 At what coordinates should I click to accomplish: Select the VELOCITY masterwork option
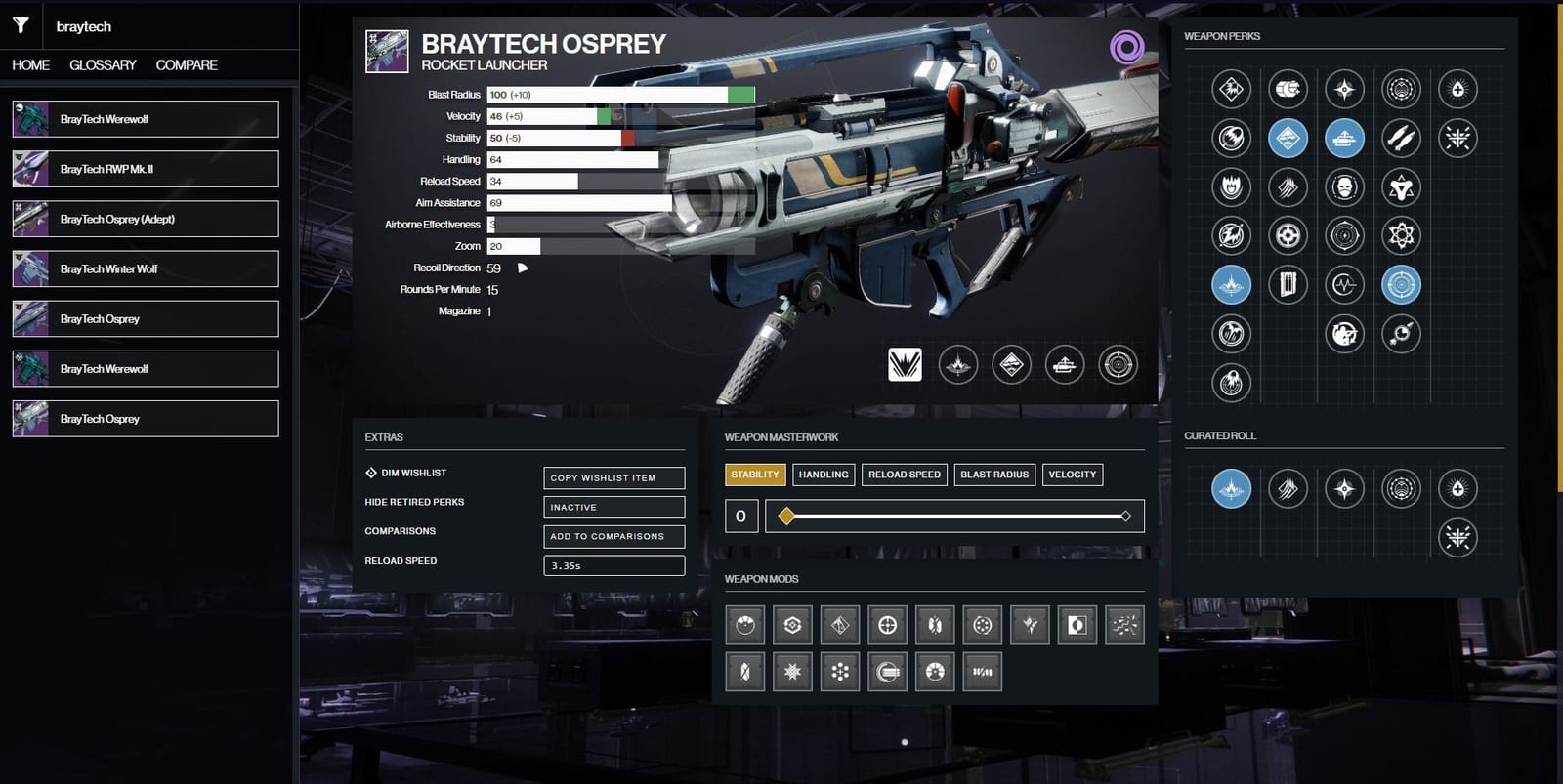(1072, 474)
